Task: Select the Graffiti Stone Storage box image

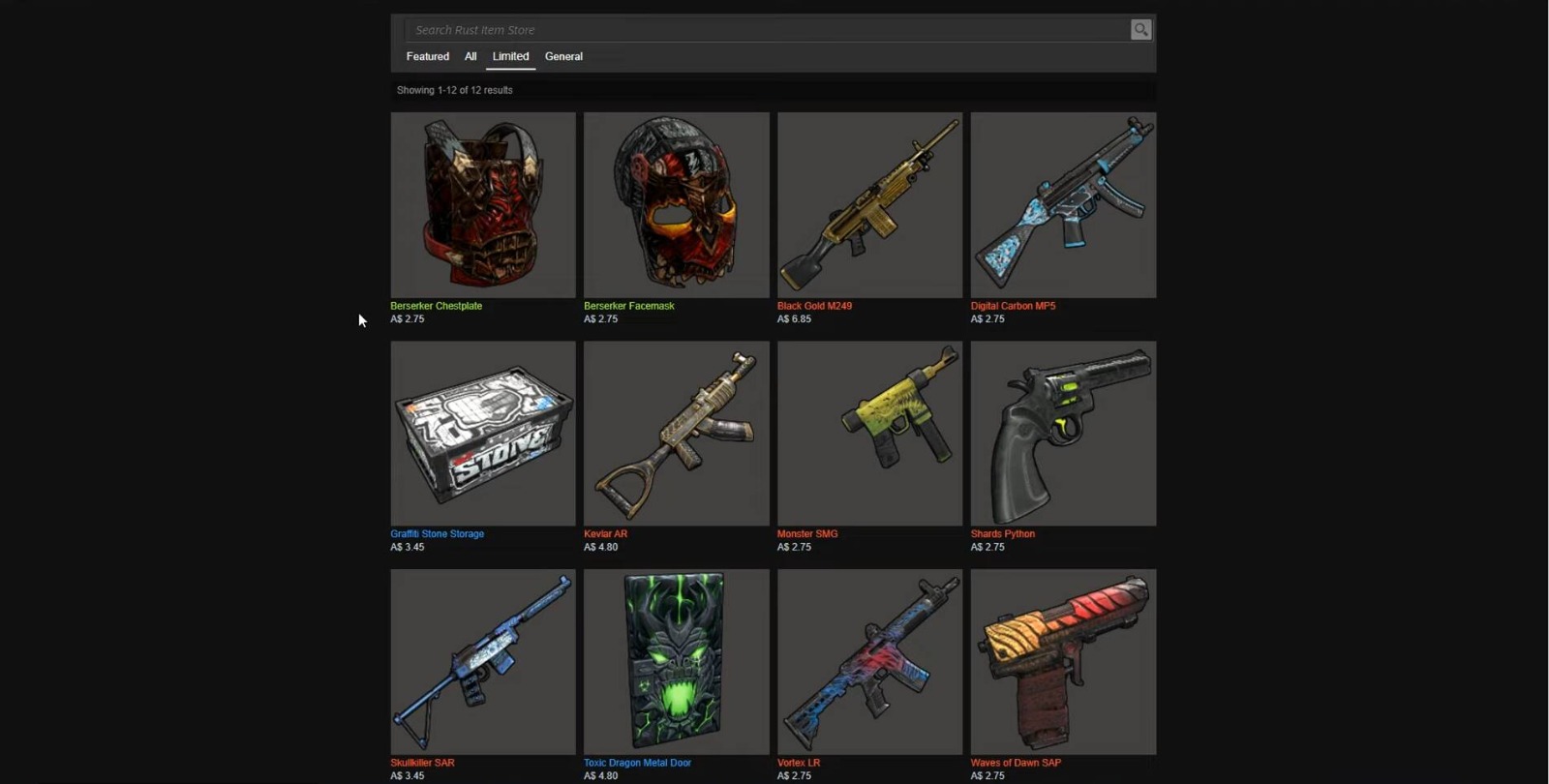Action: click(x=482, y=433)
